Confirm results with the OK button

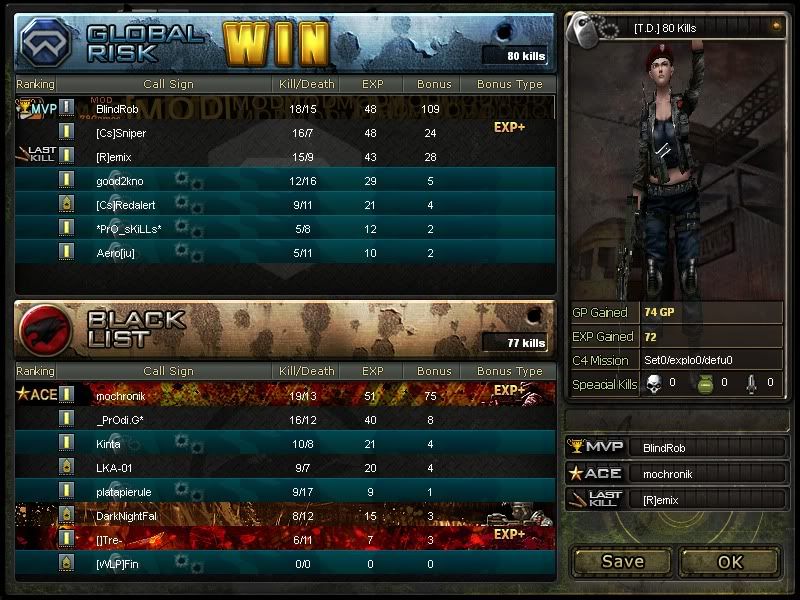point(730,561)
